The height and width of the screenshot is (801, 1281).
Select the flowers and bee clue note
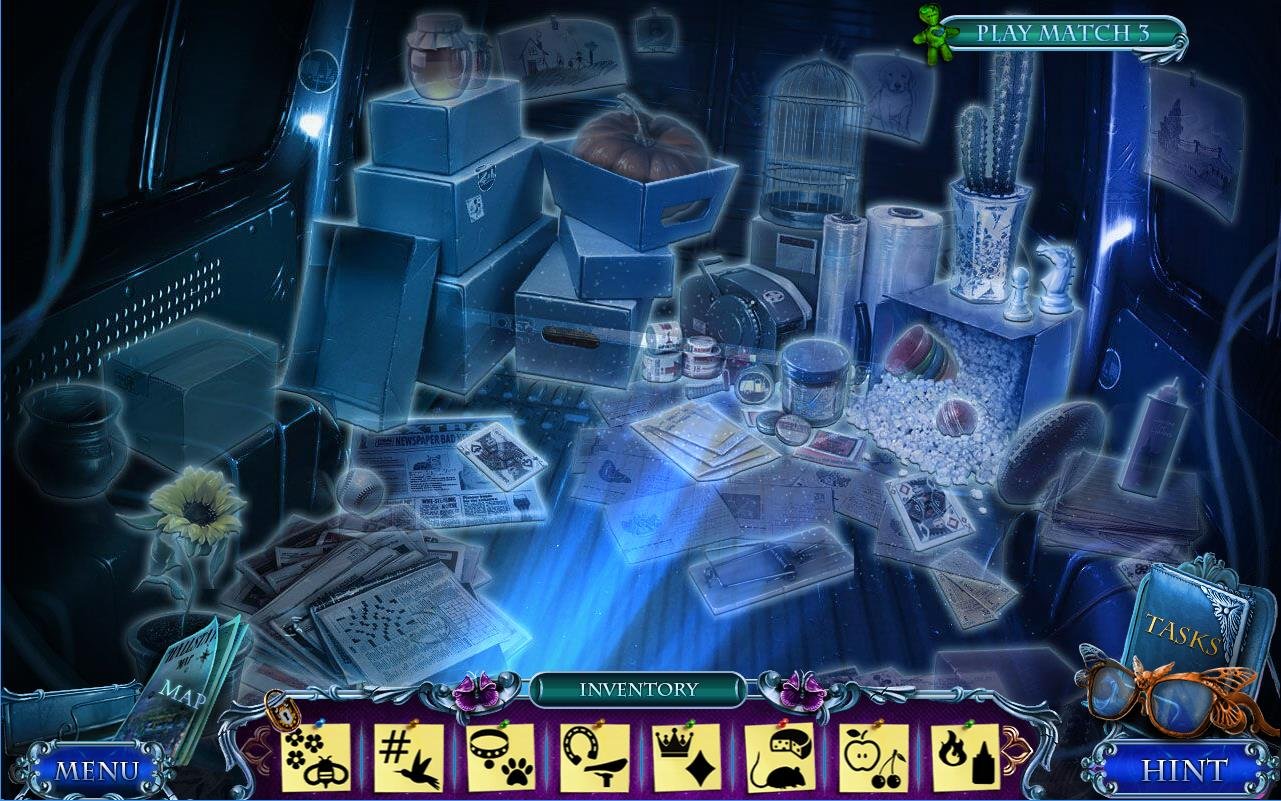coord(316,757)
